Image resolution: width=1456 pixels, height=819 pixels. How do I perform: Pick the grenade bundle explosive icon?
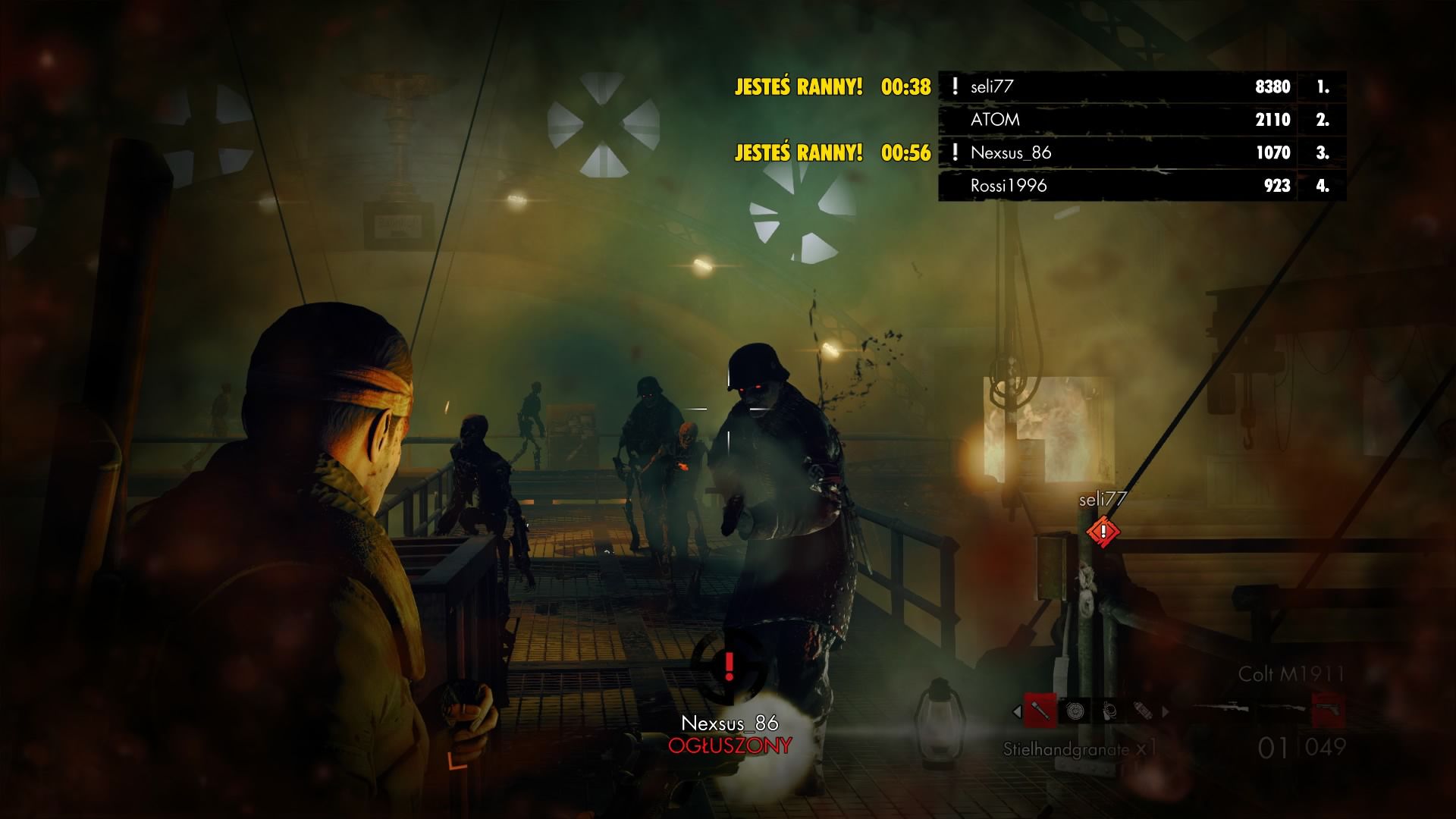coord(1109,711)
